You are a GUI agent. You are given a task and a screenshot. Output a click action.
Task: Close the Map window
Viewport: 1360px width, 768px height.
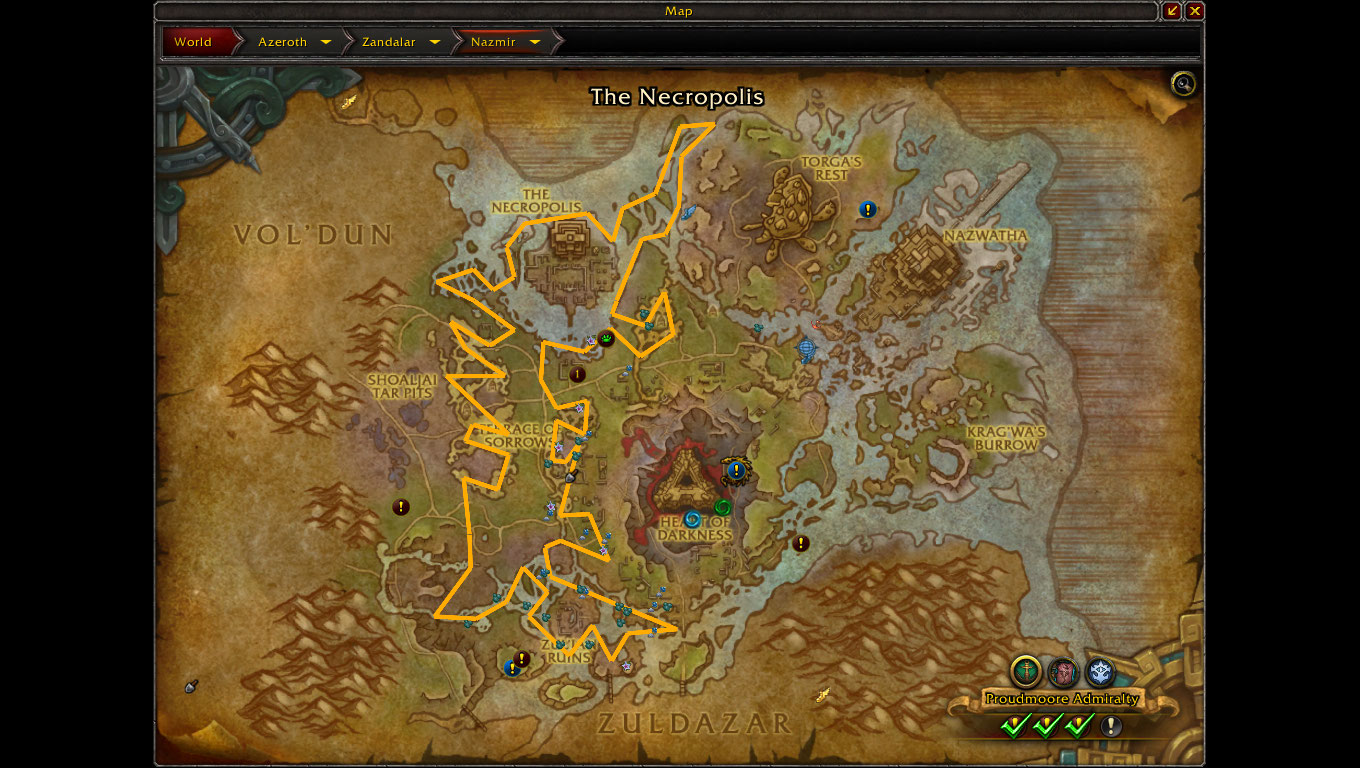[1194, 11]
